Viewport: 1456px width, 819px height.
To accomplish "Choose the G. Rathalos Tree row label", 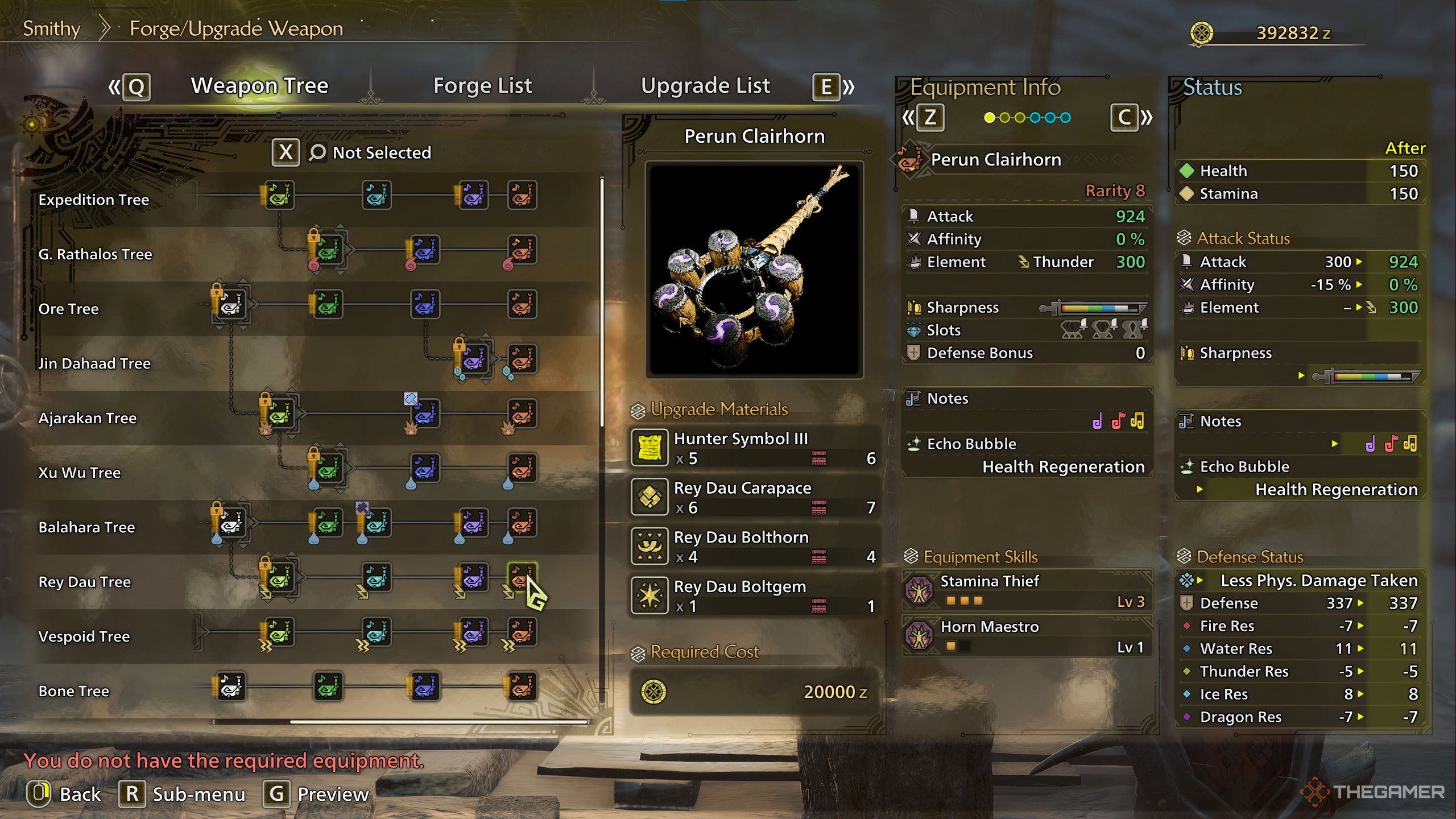I will 95,254.
